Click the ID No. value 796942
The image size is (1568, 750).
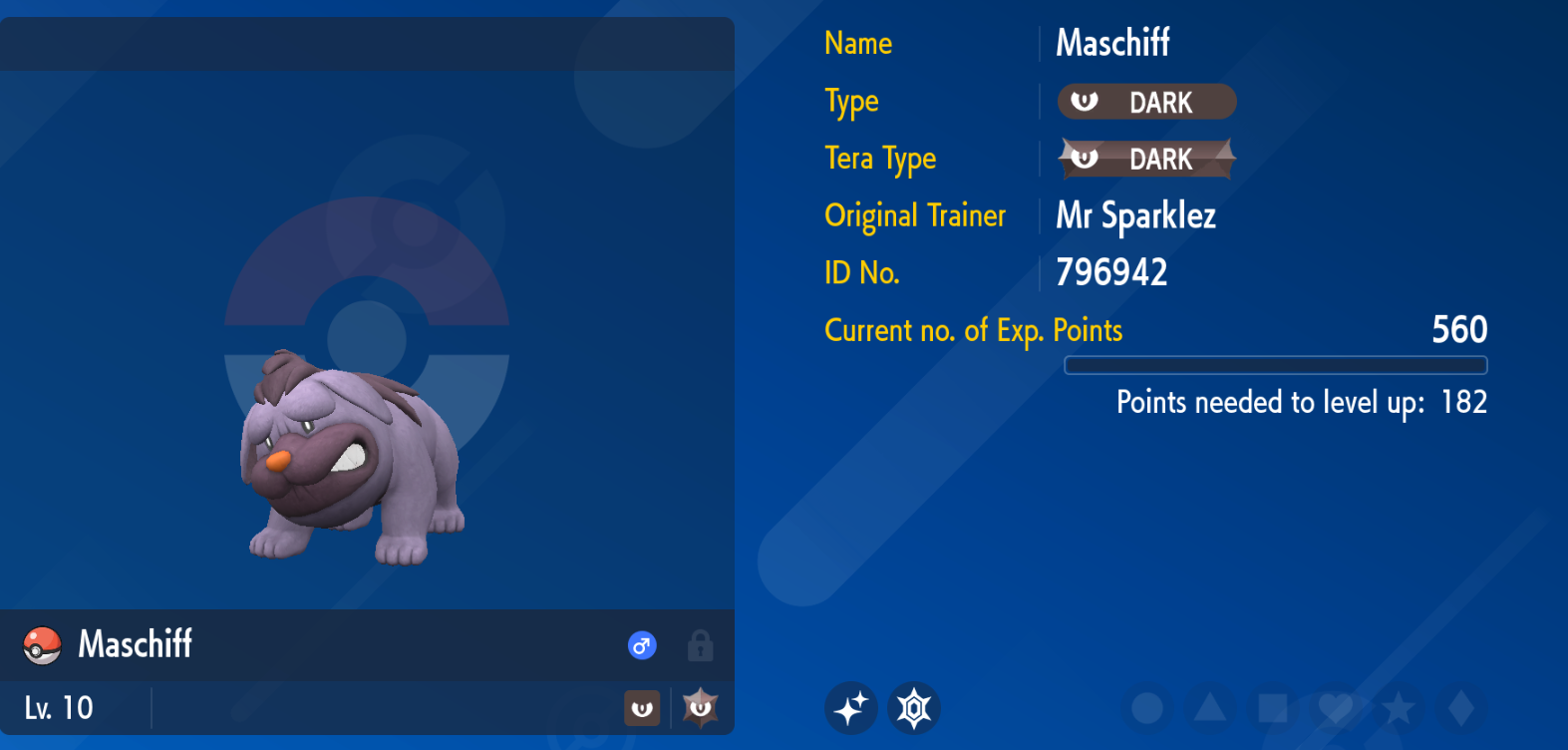click(x=1111, y=271)
